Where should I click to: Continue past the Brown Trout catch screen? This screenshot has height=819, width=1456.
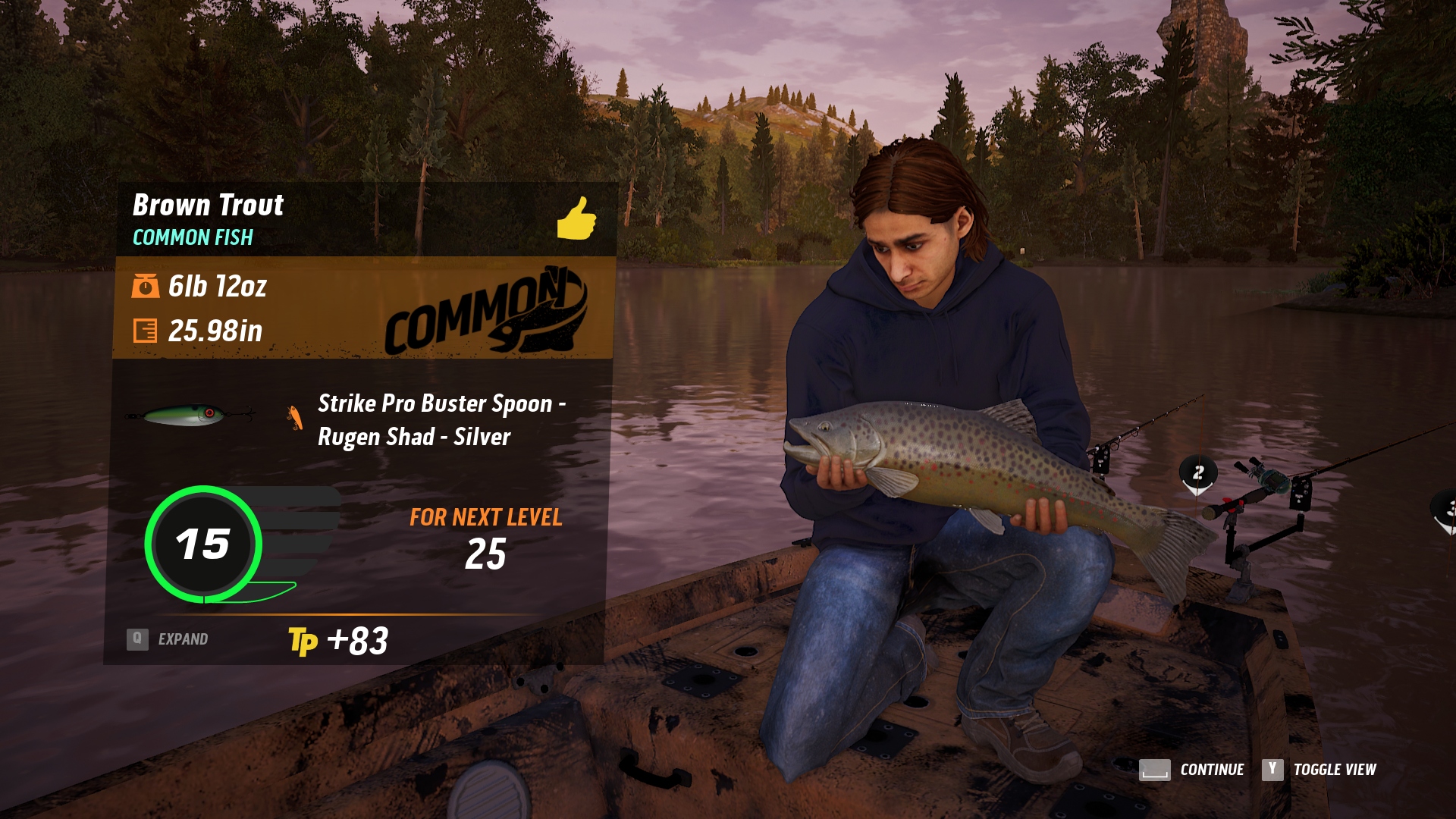pyautogui.click(x=1192, y=770)
